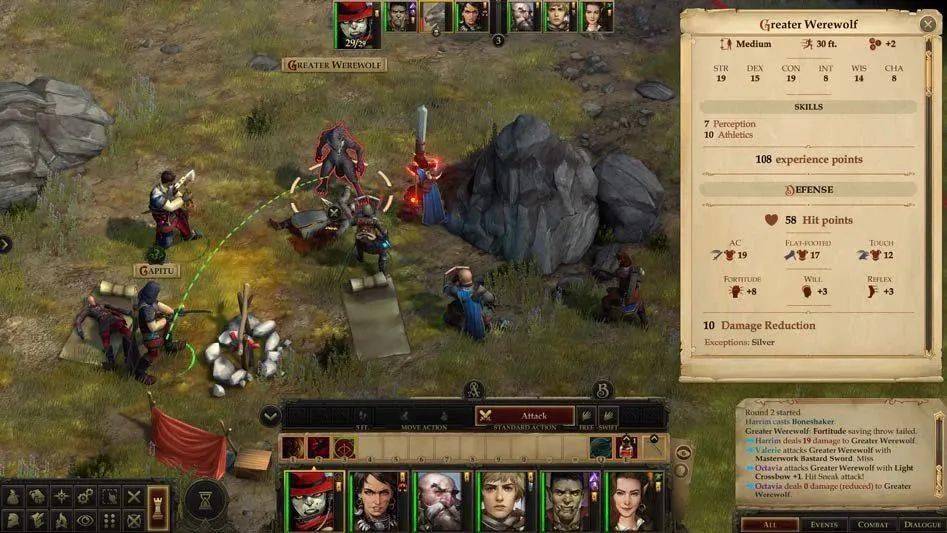Select the dark-haired woman party portrait
Viewport: 947px width, 533px height.
point(379,499)
